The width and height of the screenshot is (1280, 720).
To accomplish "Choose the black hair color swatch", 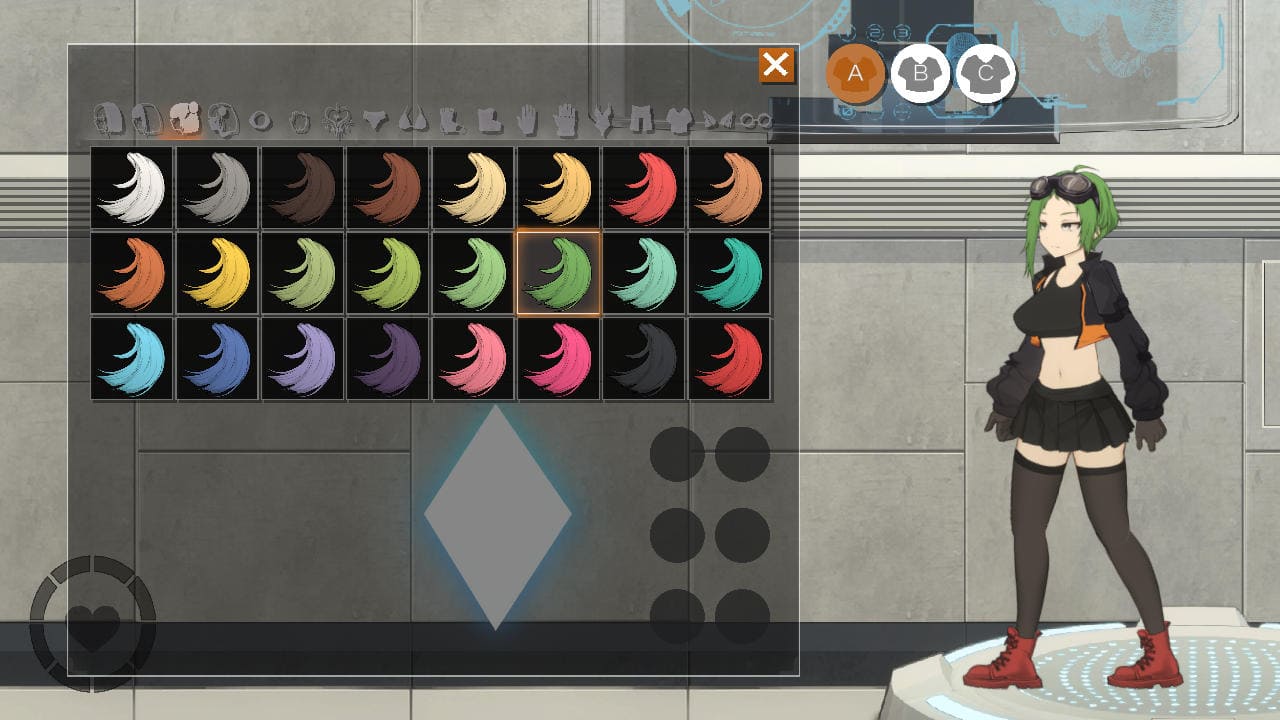I will pyautogui.click(x=644, y=358).
